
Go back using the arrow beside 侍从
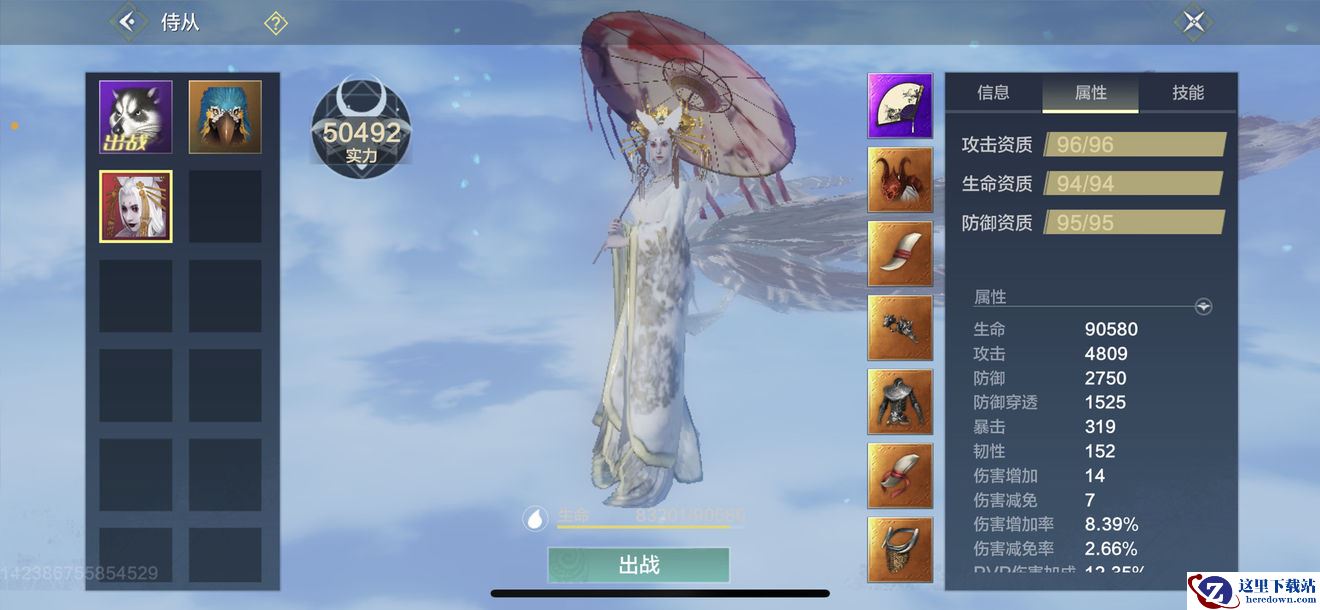coord(127,21)
